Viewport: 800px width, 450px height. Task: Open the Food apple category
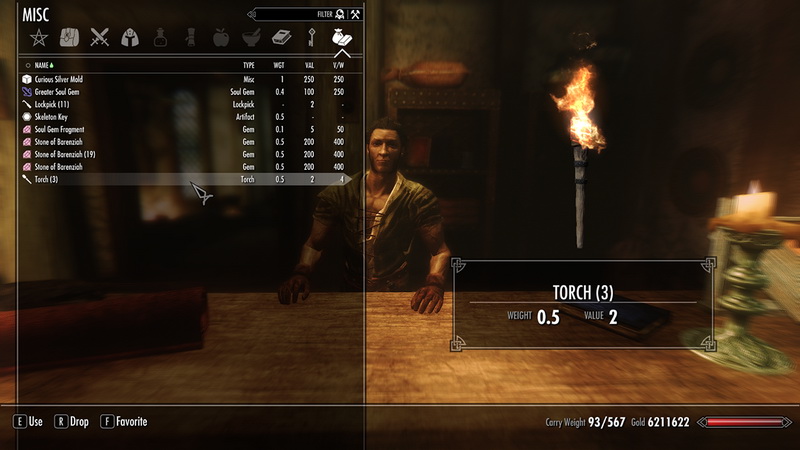tap(221, 38)
